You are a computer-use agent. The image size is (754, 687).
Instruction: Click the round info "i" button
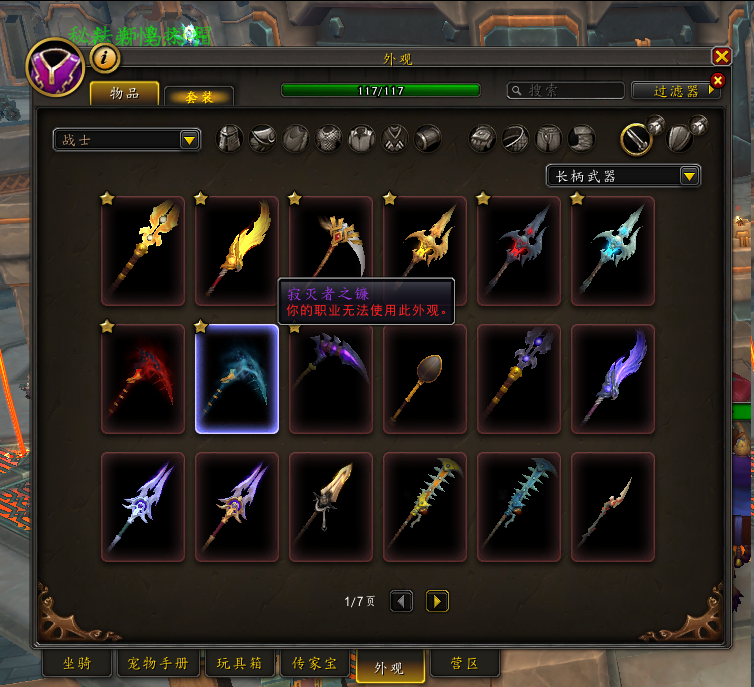pos(105,59)
